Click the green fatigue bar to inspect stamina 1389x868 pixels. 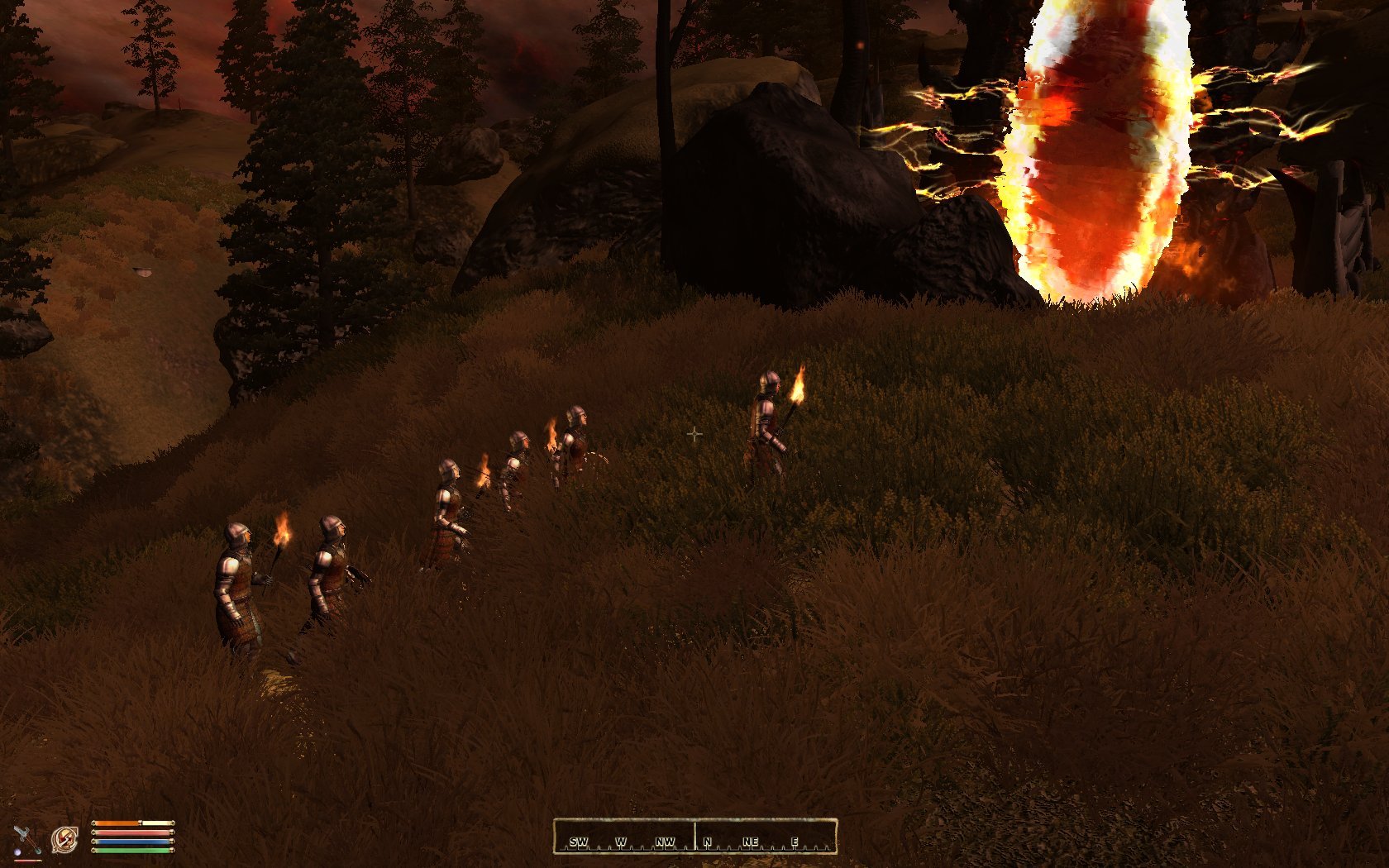132,851
